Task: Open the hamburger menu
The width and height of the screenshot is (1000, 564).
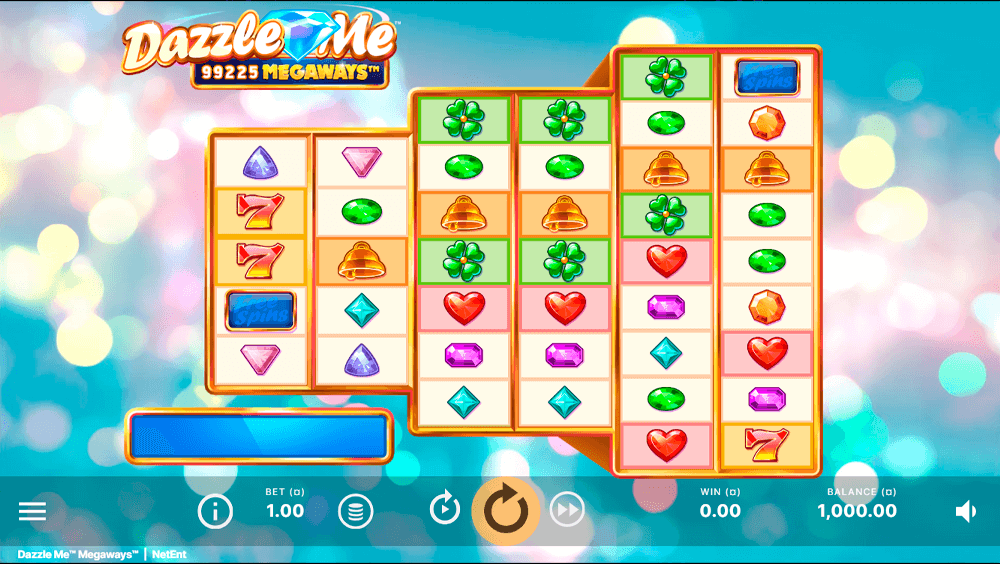Action: [32, 512]
